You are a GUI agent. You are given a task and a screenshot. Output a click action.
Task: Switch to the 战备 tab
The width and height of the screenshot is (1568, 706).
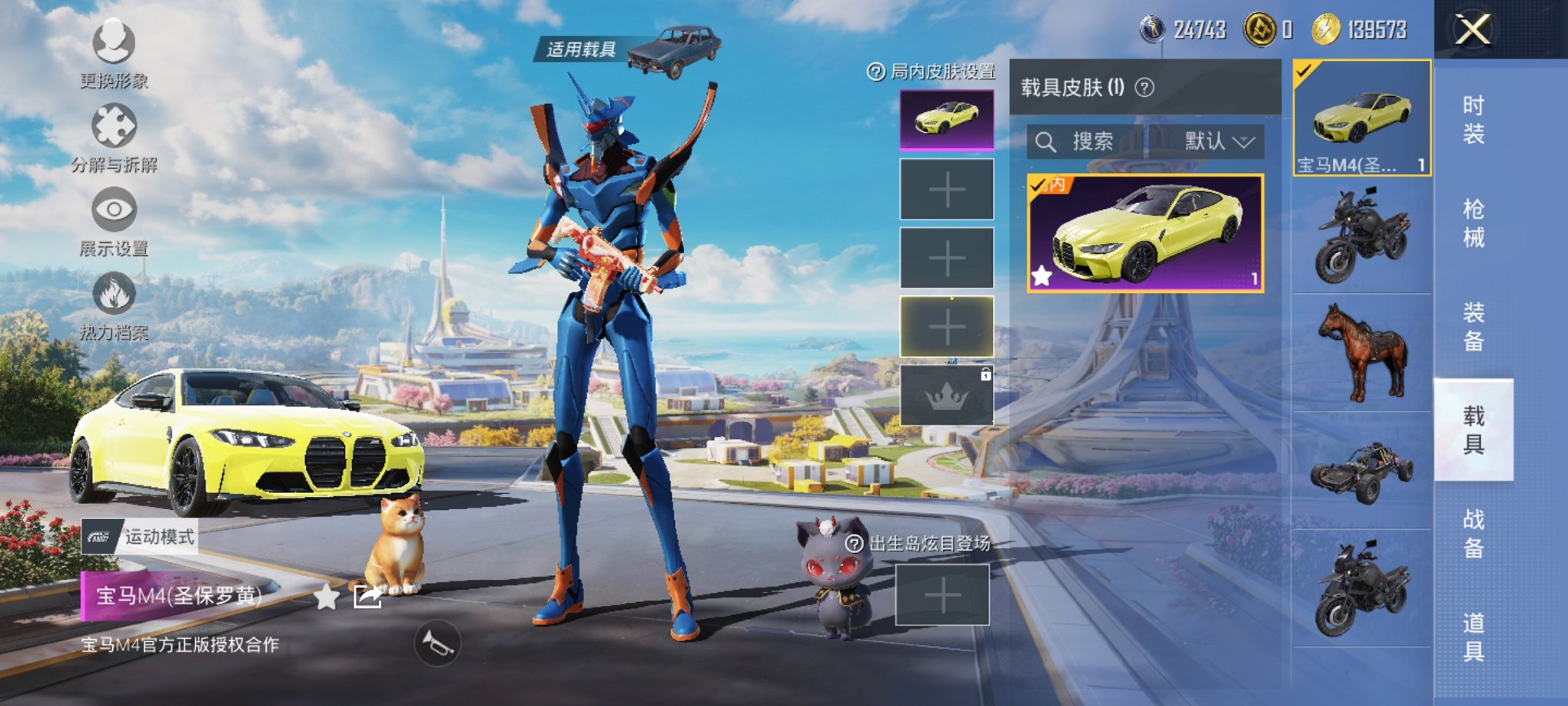click(1473, 533)
